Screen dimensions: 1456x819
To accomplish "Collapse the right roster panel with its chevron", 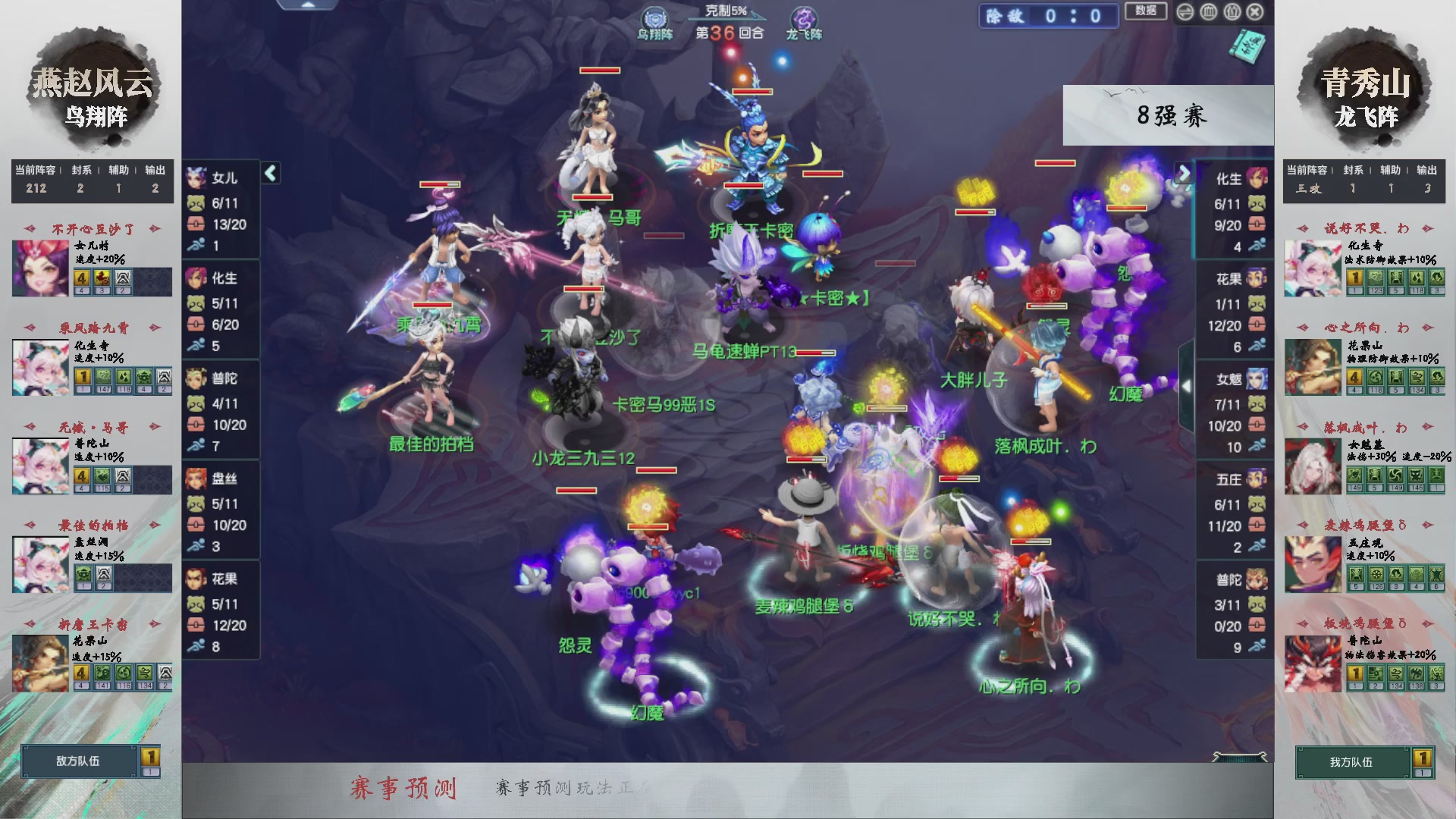I will (x=1185, y=174).
